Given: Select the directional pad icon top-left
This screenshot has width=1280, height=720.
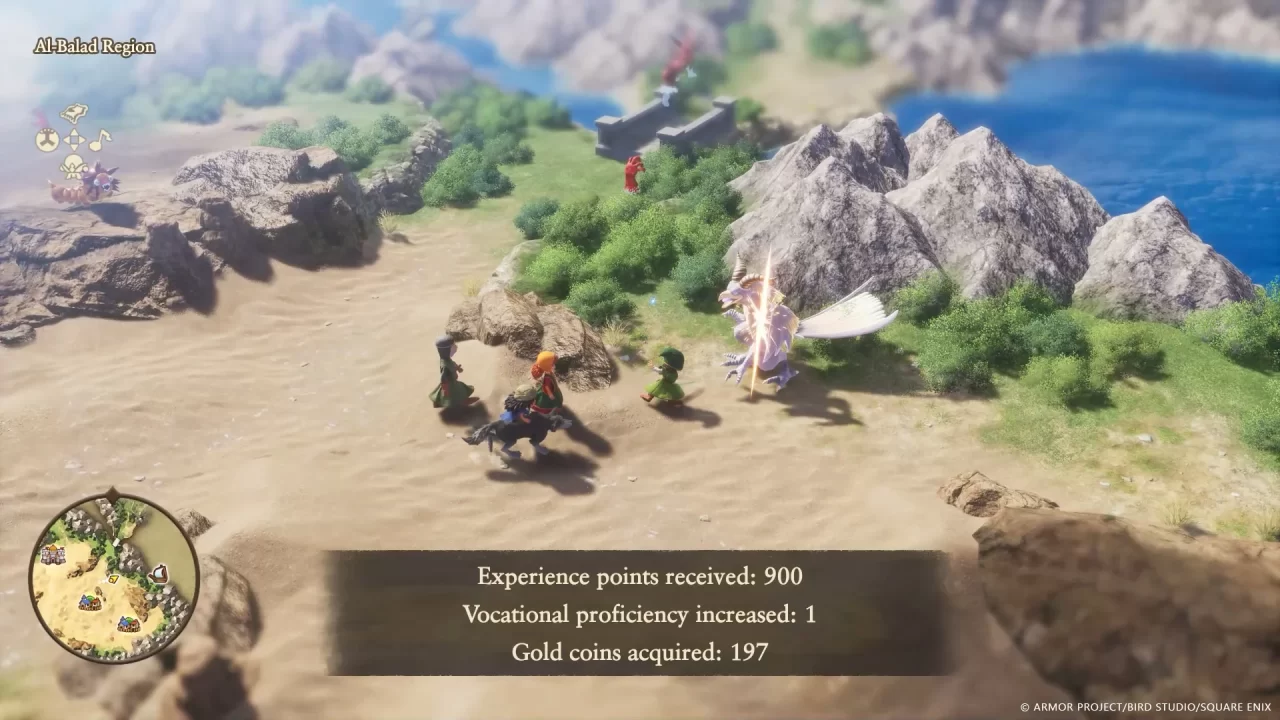Looking at the screenshot, I should click(73, 140).
